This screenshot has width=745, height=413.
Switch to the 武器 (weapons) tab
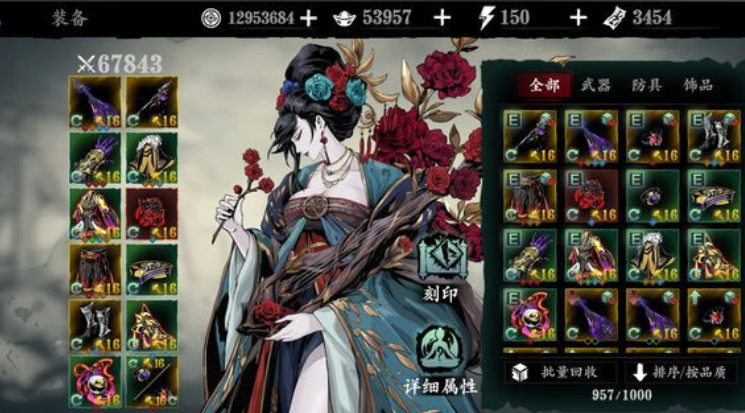click(596, 86)
